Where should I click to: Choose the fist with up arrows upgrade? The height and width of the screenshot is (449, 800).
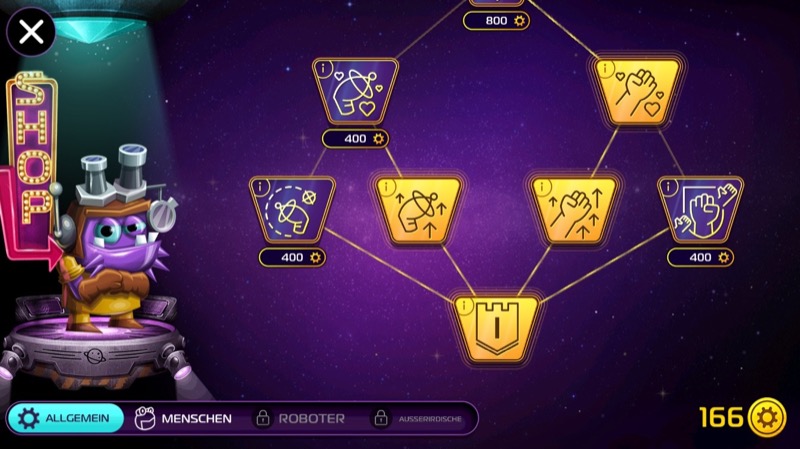574,209
